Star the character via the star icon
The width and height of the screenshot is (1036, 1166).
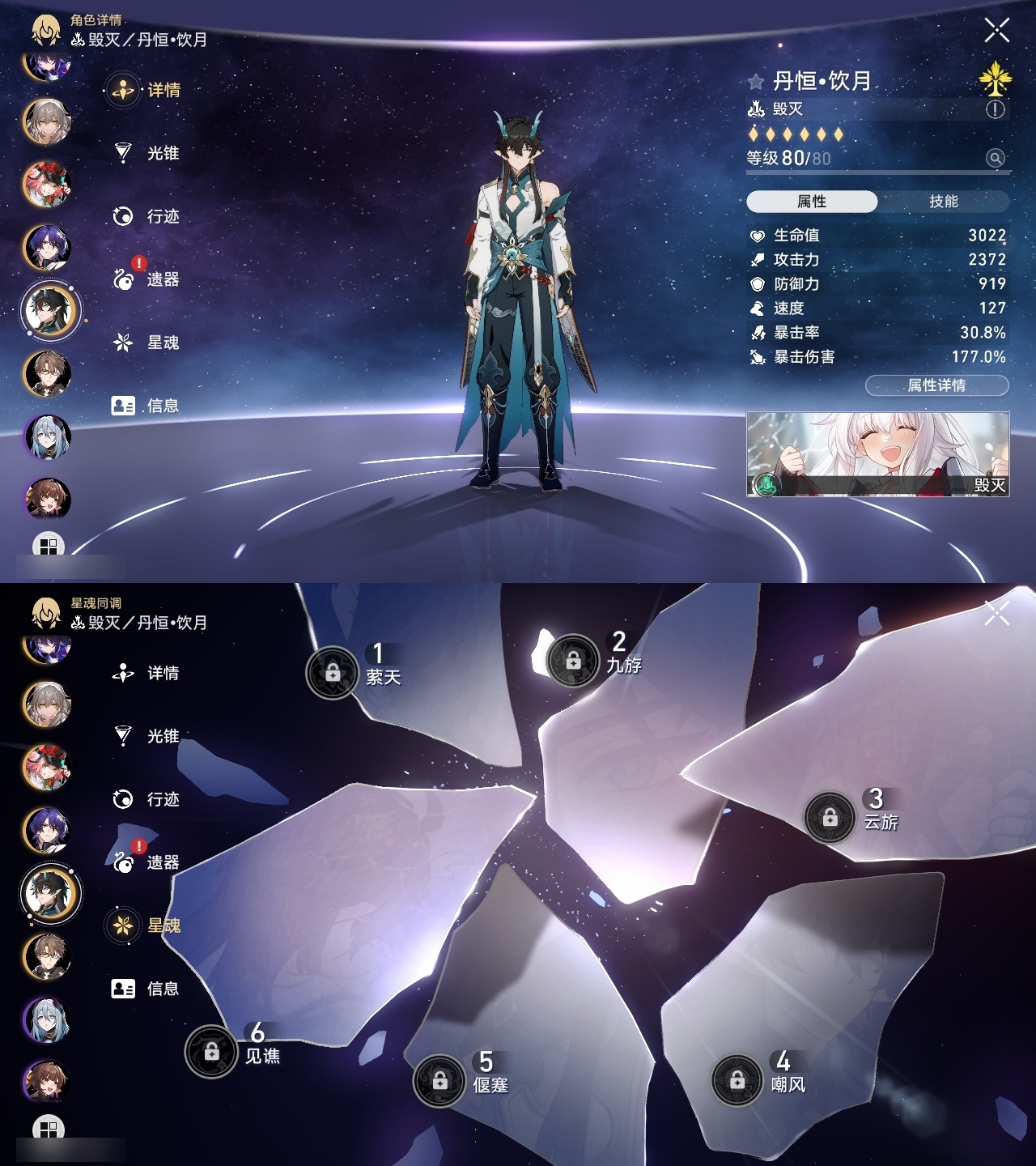point(755,80)
